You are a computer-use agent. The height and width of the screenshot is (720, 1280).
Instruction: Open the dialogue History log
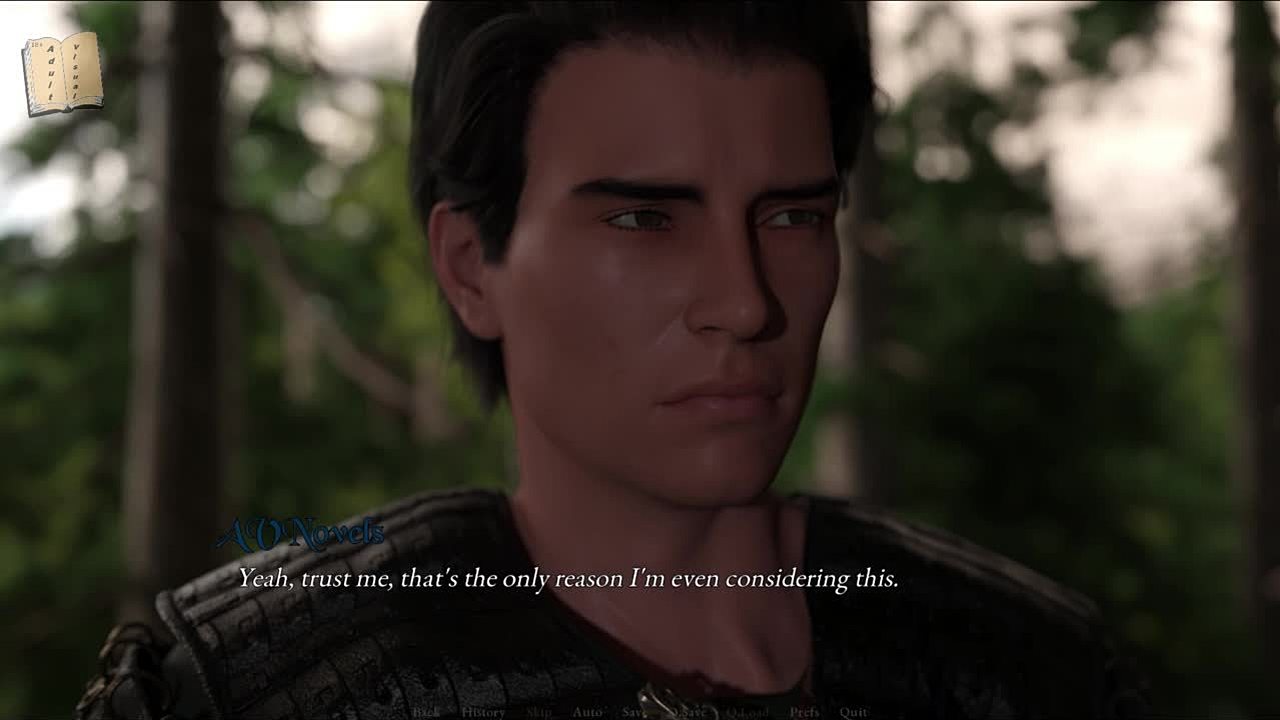pyautogui.click(x=483, y=712)
